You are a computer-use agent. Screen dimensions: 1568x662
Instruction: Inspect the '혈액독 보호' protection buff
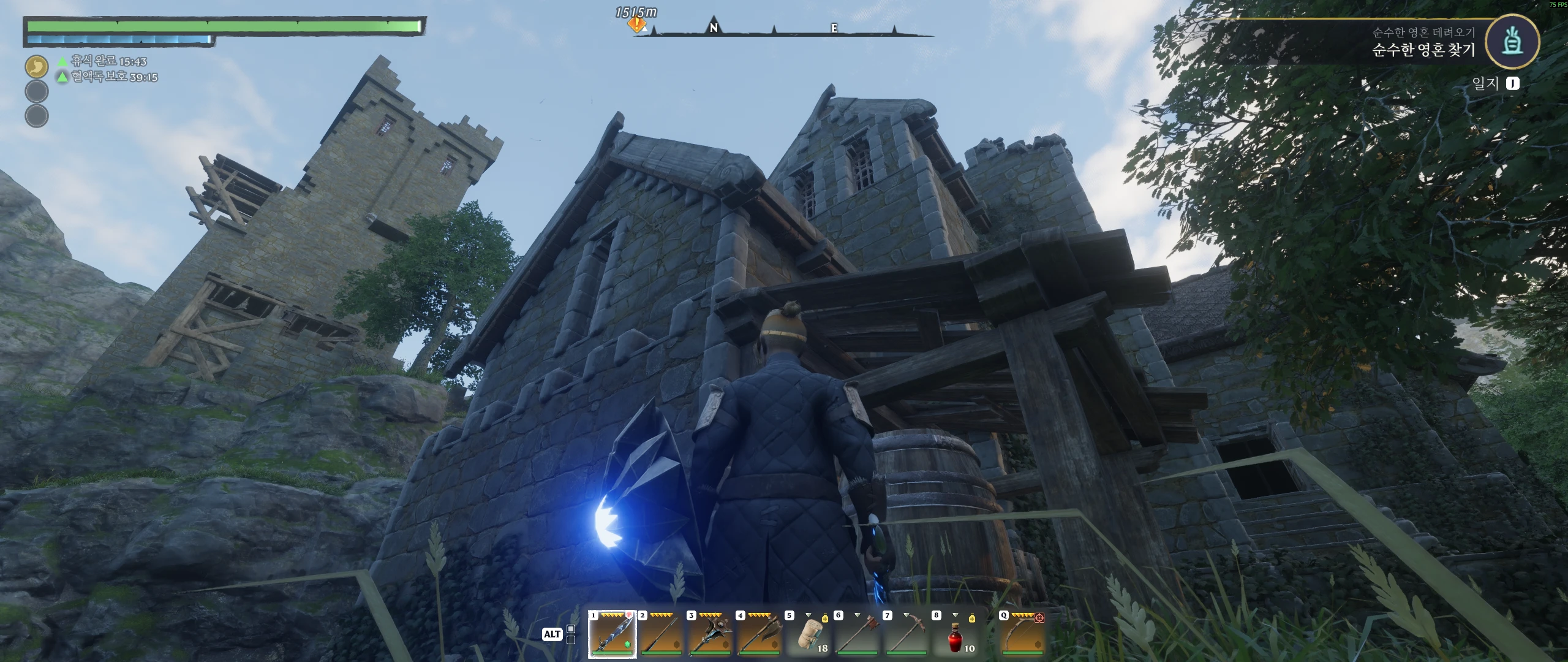[107, 77]
